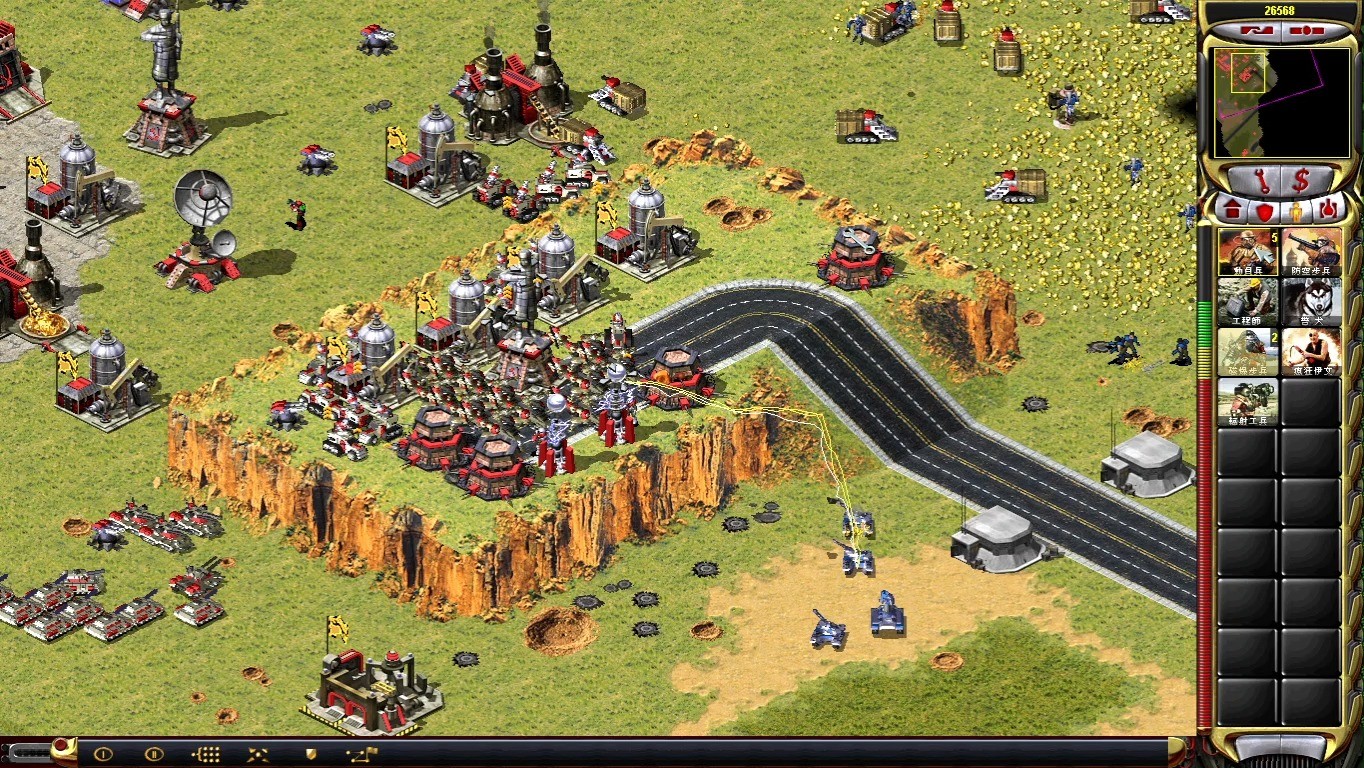Select the team two command-bar button

click(x=154, y=754)
